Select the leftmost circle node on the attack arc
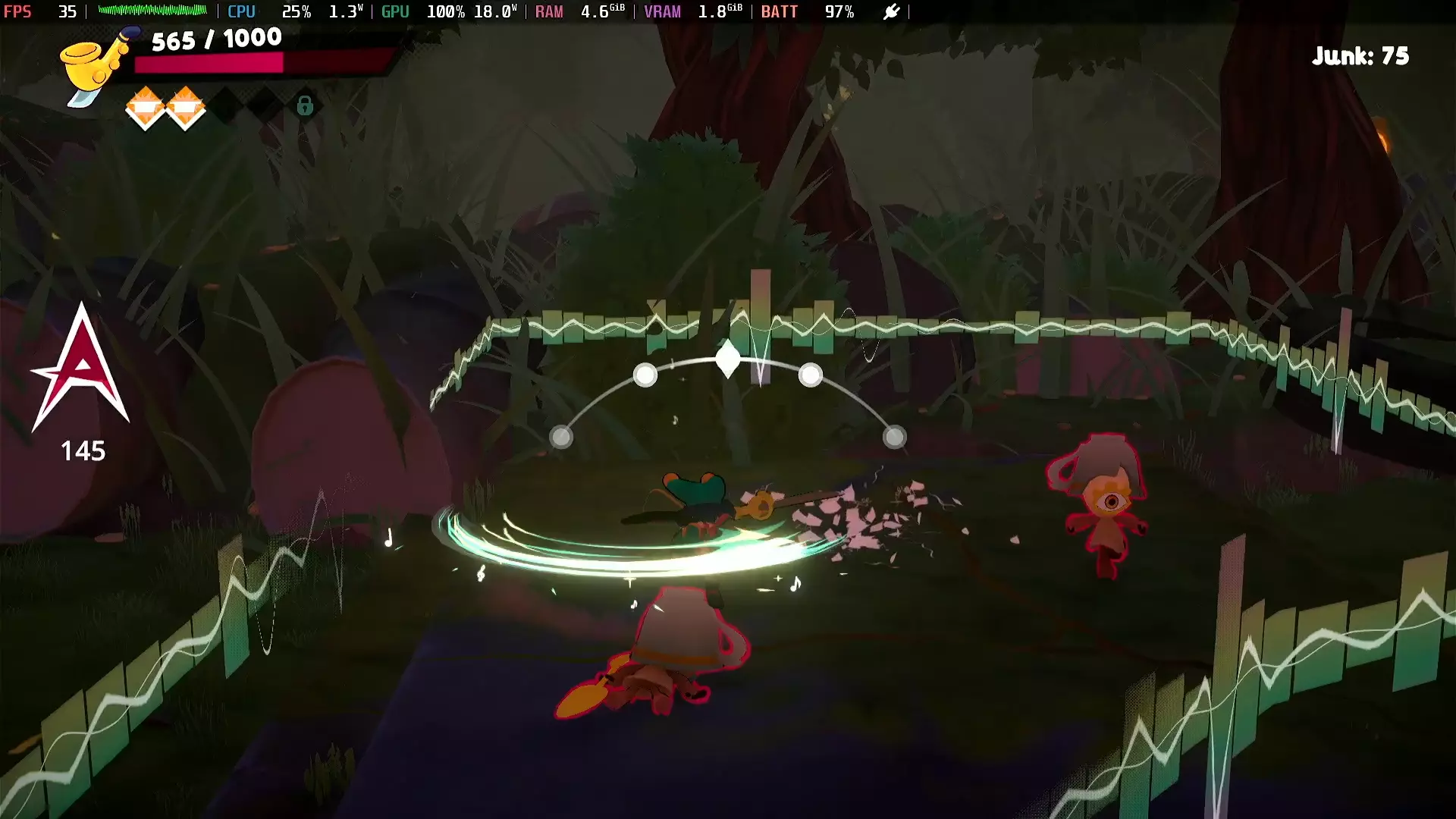This screenshot has width=1456, height=819. (561, 437)
